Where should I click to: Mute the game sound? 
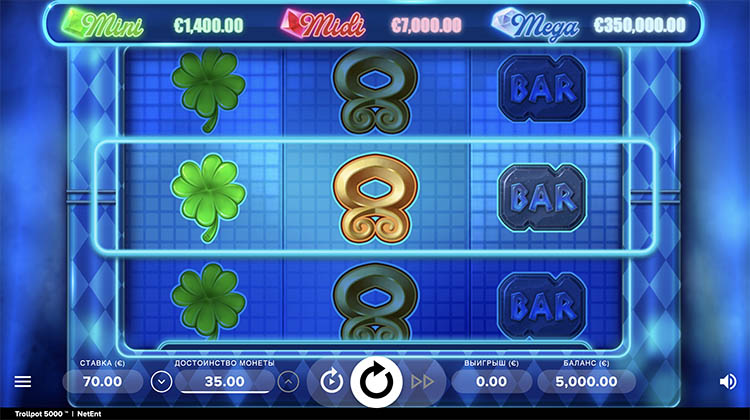pyautogui.click(x=727, y=381)
